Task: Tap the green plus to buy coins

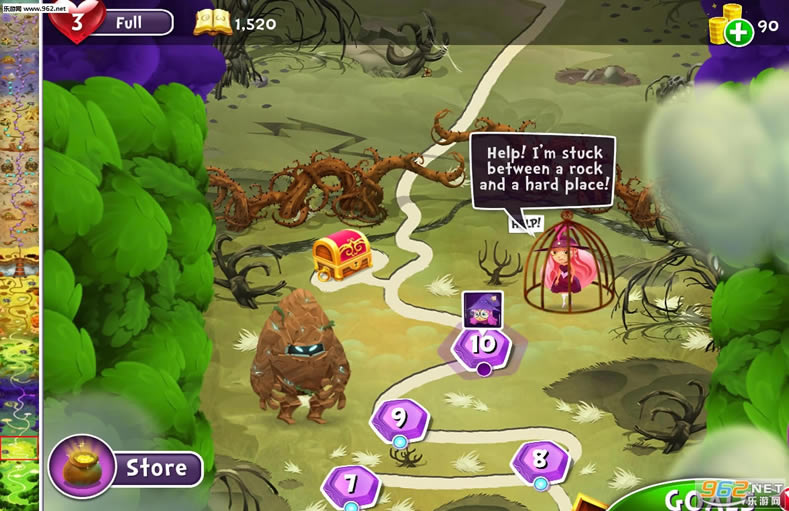Action: click(738, 32)
